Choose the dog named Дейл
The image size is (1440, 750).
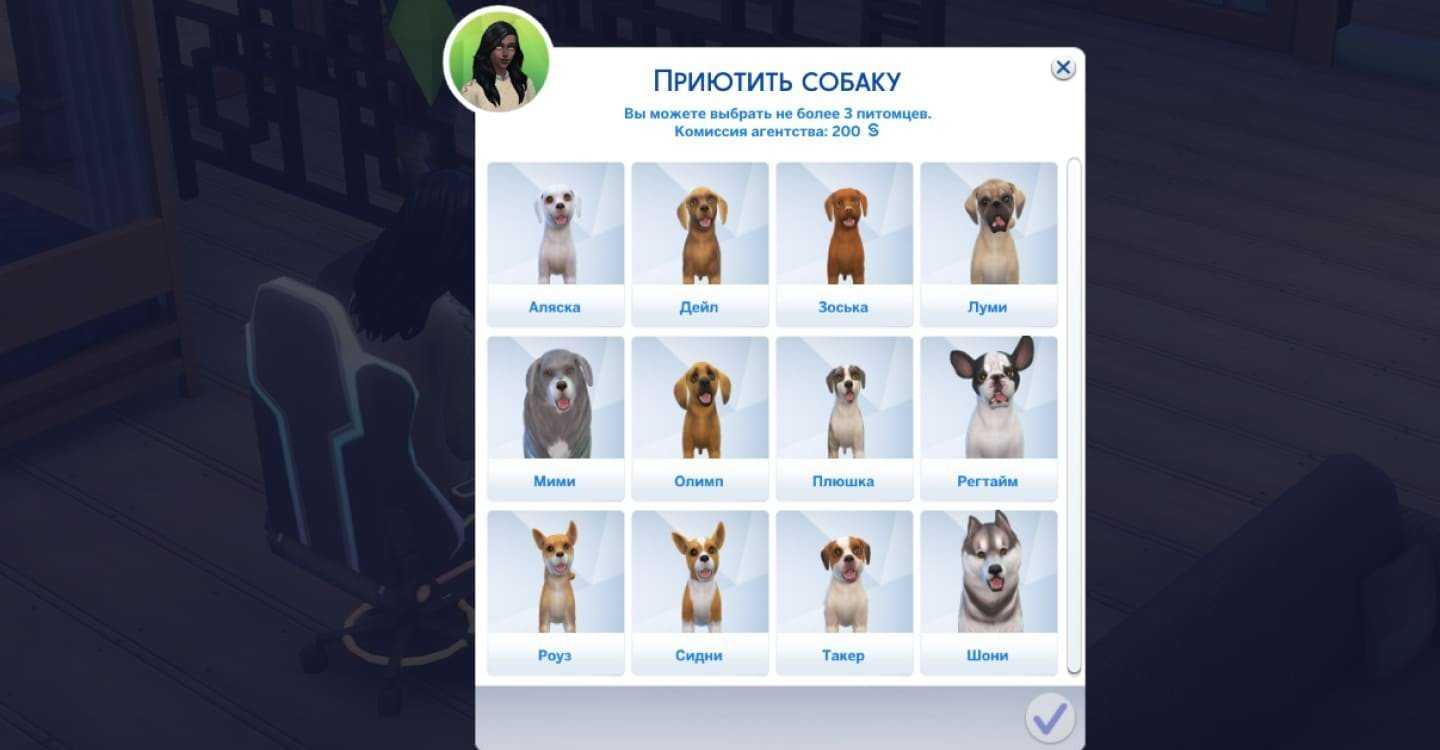click(x=699, y=243)
